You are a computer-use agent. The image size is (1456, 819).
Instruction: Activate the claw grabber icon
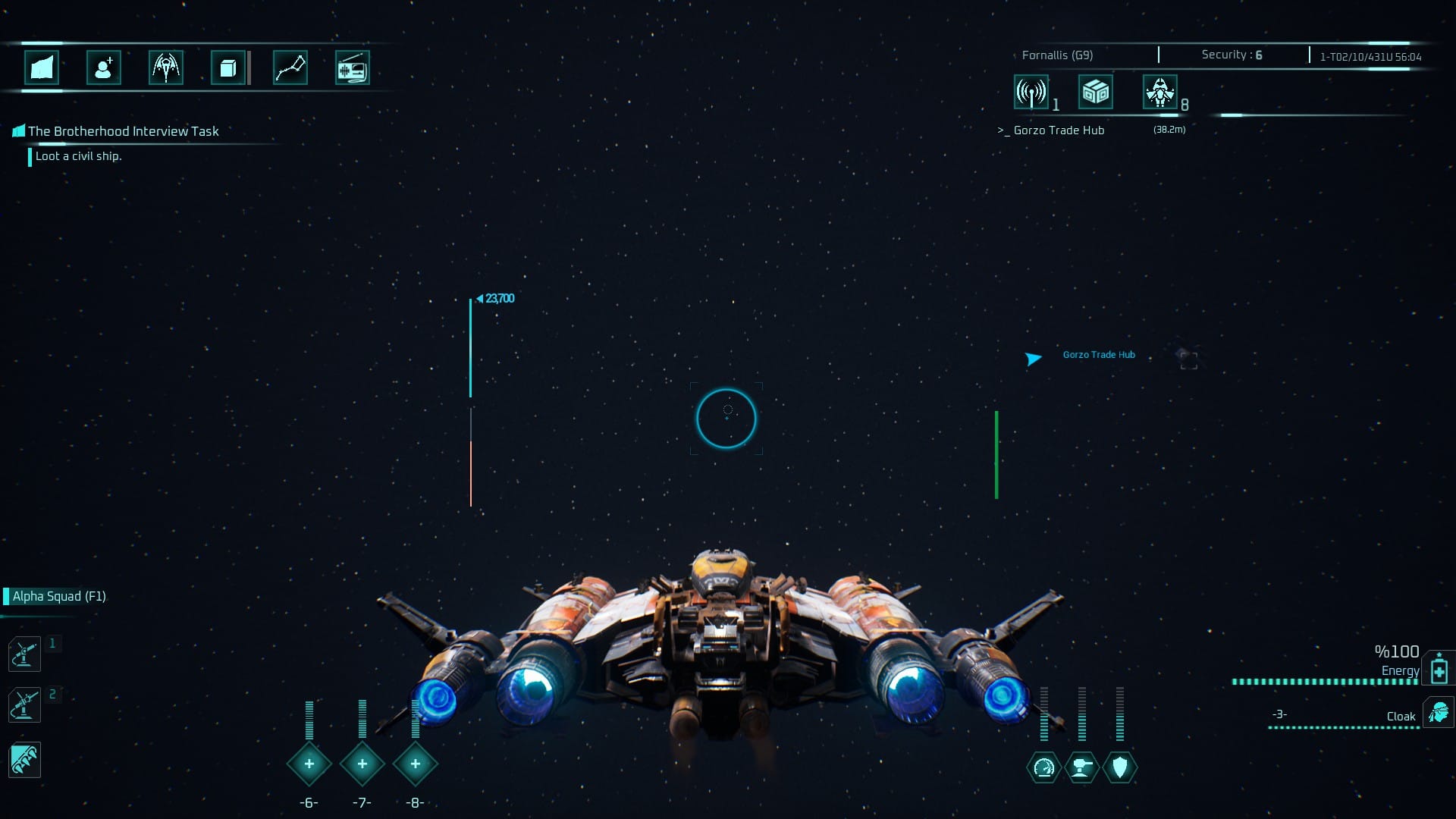click(24, 760)
